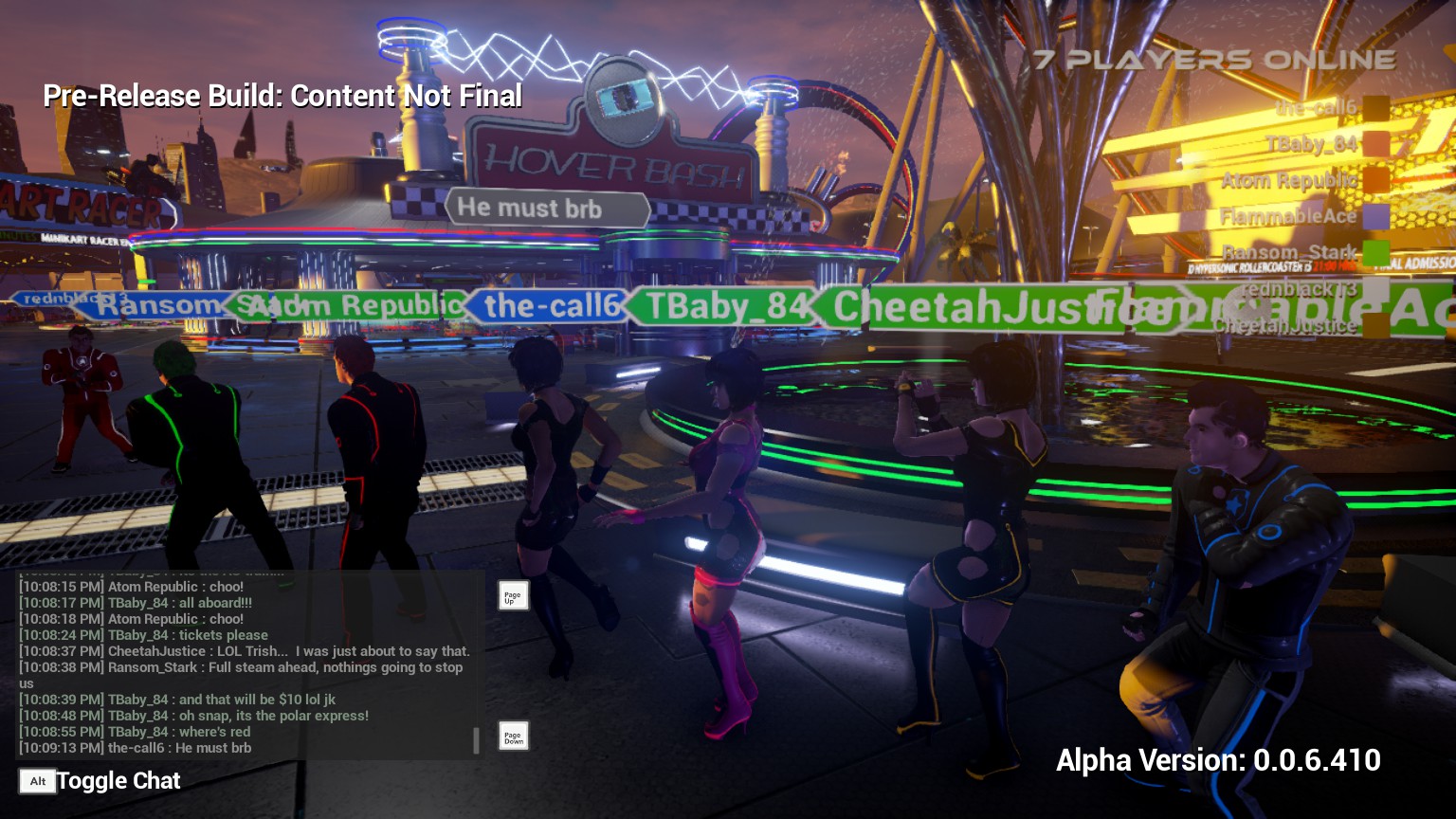The image size is (1456, 819).
Task: Pick FlammableAce from the players online list
Action: pyautogui.click(x=1288, y=217)
